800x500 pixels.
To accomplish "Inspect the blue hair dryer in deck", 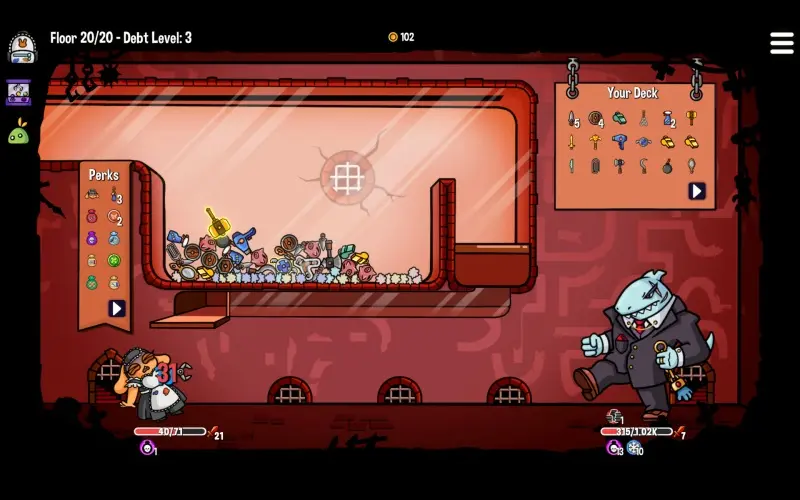I will (x=620, y=142).
